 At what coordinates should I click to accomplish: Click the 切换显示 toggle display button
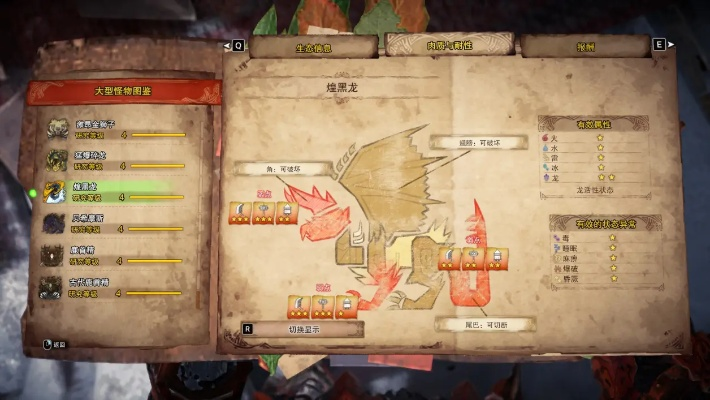[x=301, y=329]
